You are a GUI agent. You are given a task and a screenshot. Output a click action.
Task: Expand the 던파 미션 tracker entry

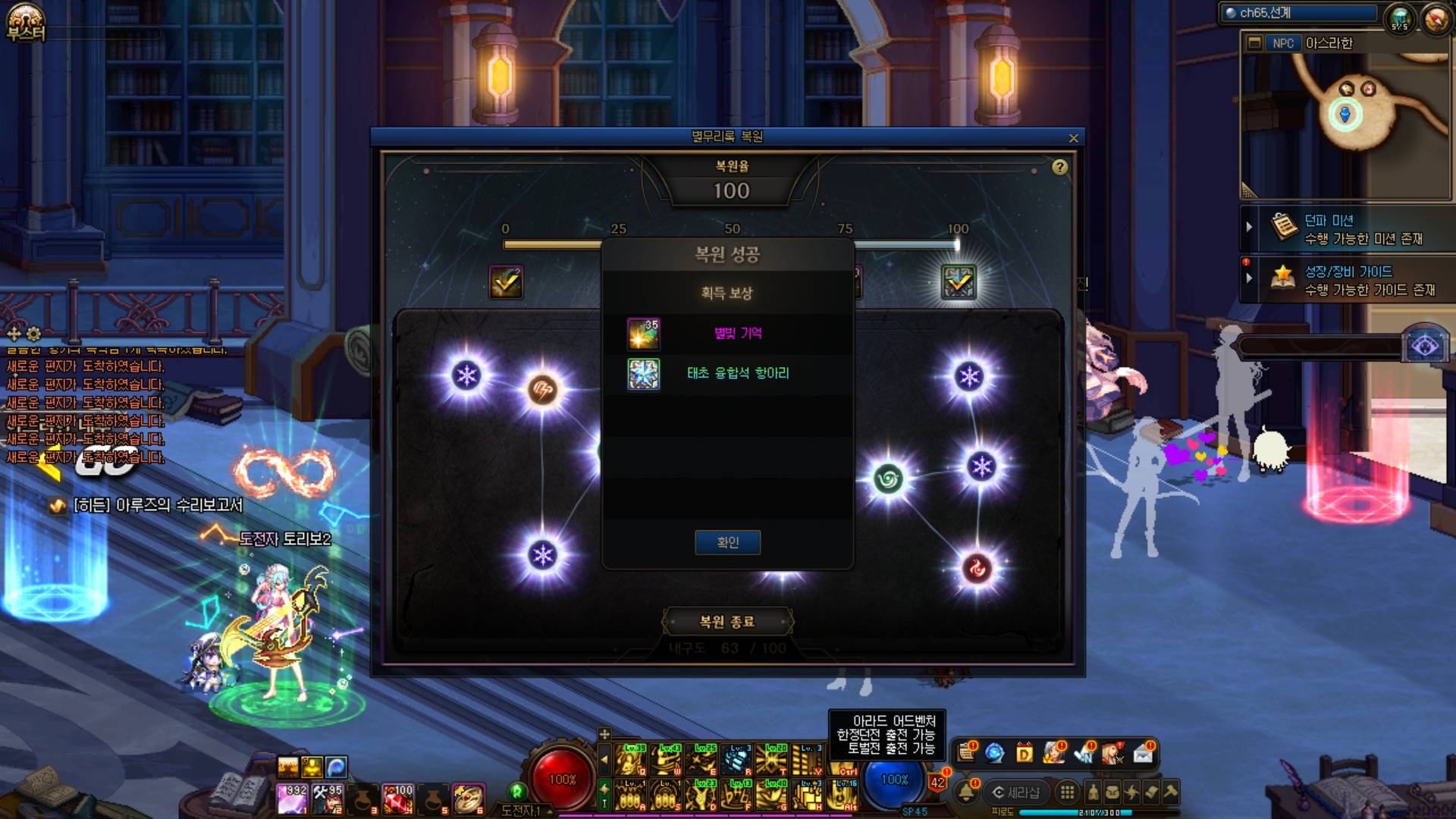point(1249,227)
